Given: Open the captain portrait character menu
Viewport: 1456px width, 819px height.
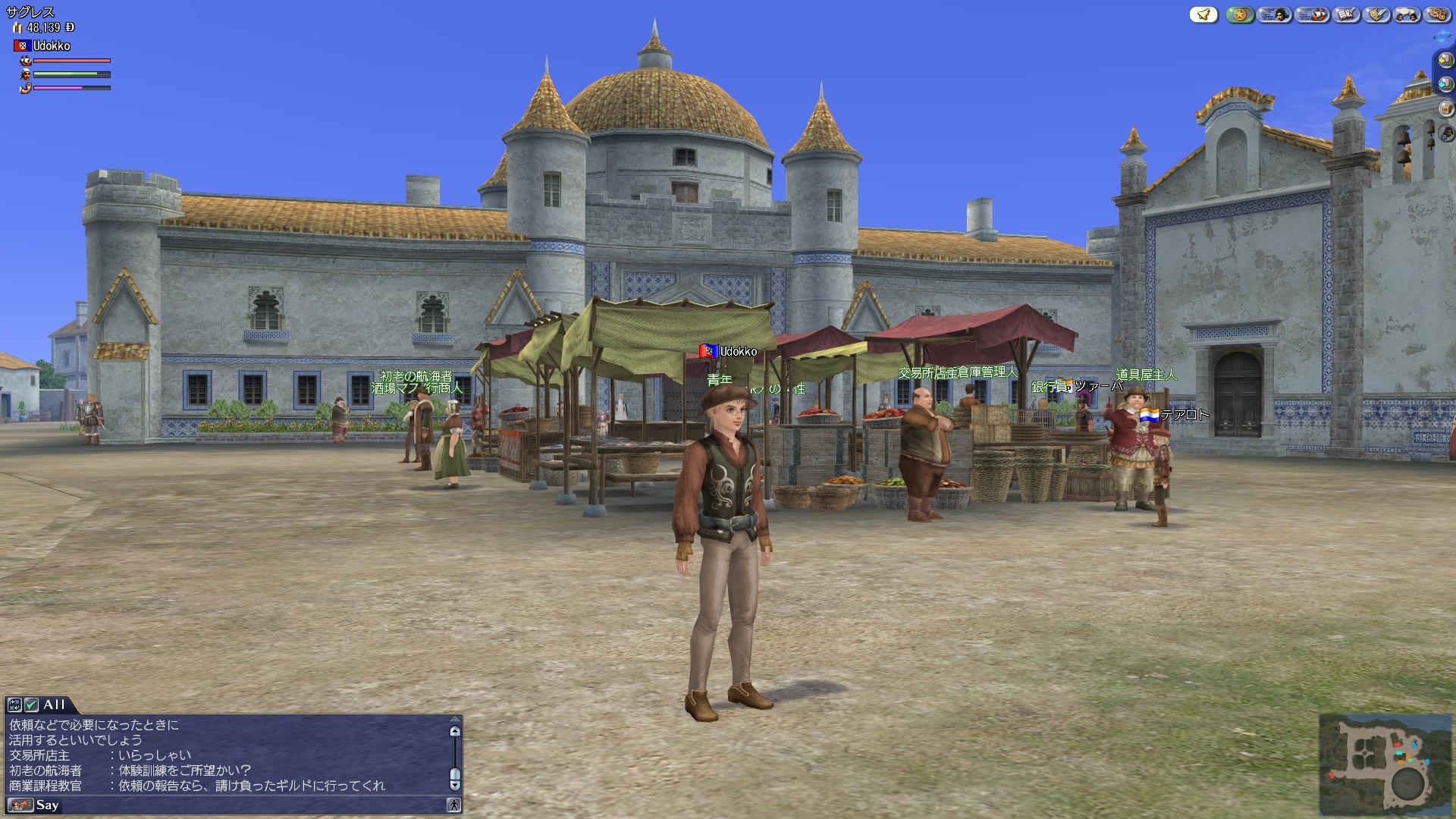Looking at the screenshot, I should tap(1275, 14).
